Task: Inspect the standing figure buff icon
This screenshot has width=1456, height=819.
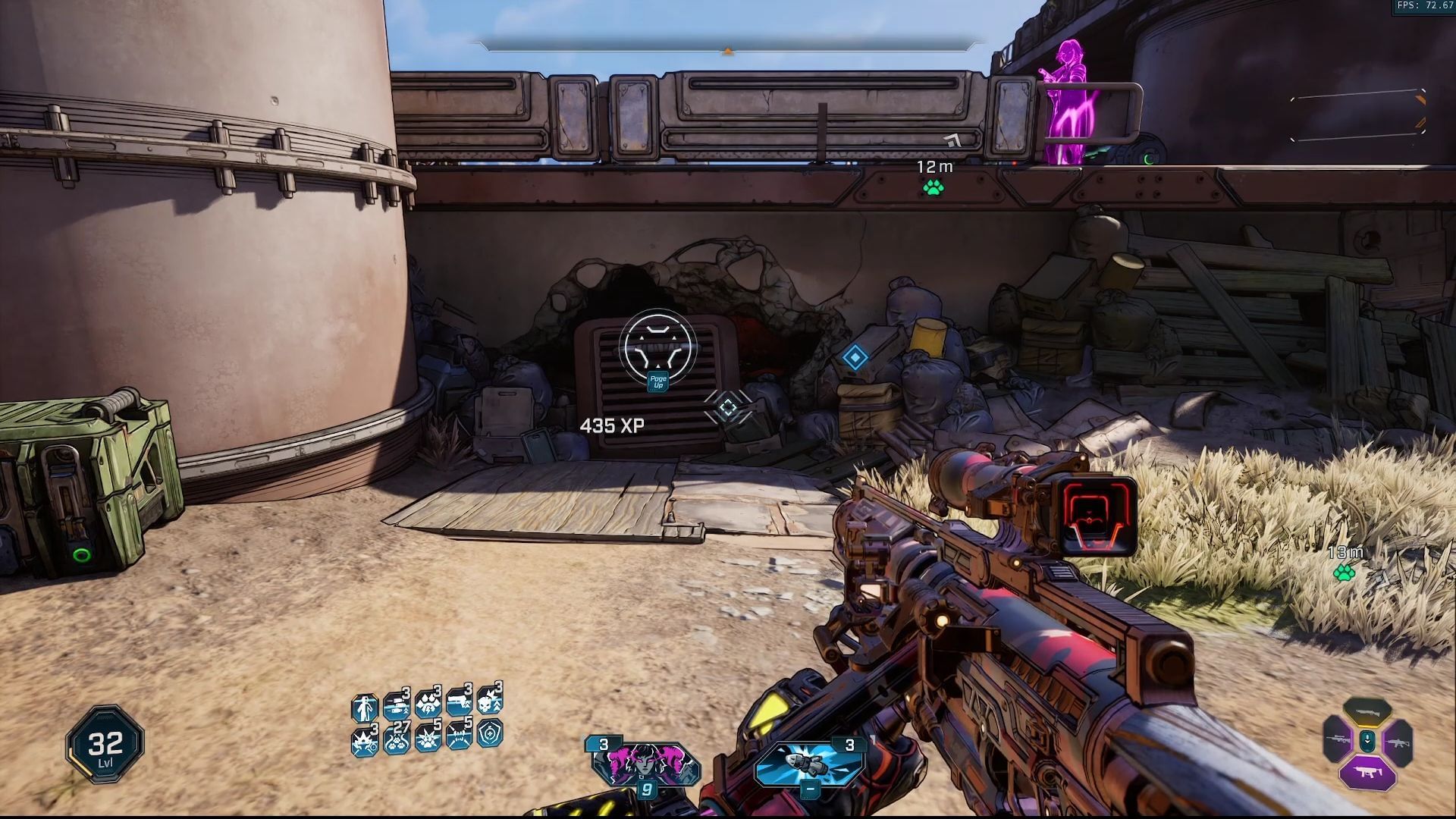Action: (365, 708)
